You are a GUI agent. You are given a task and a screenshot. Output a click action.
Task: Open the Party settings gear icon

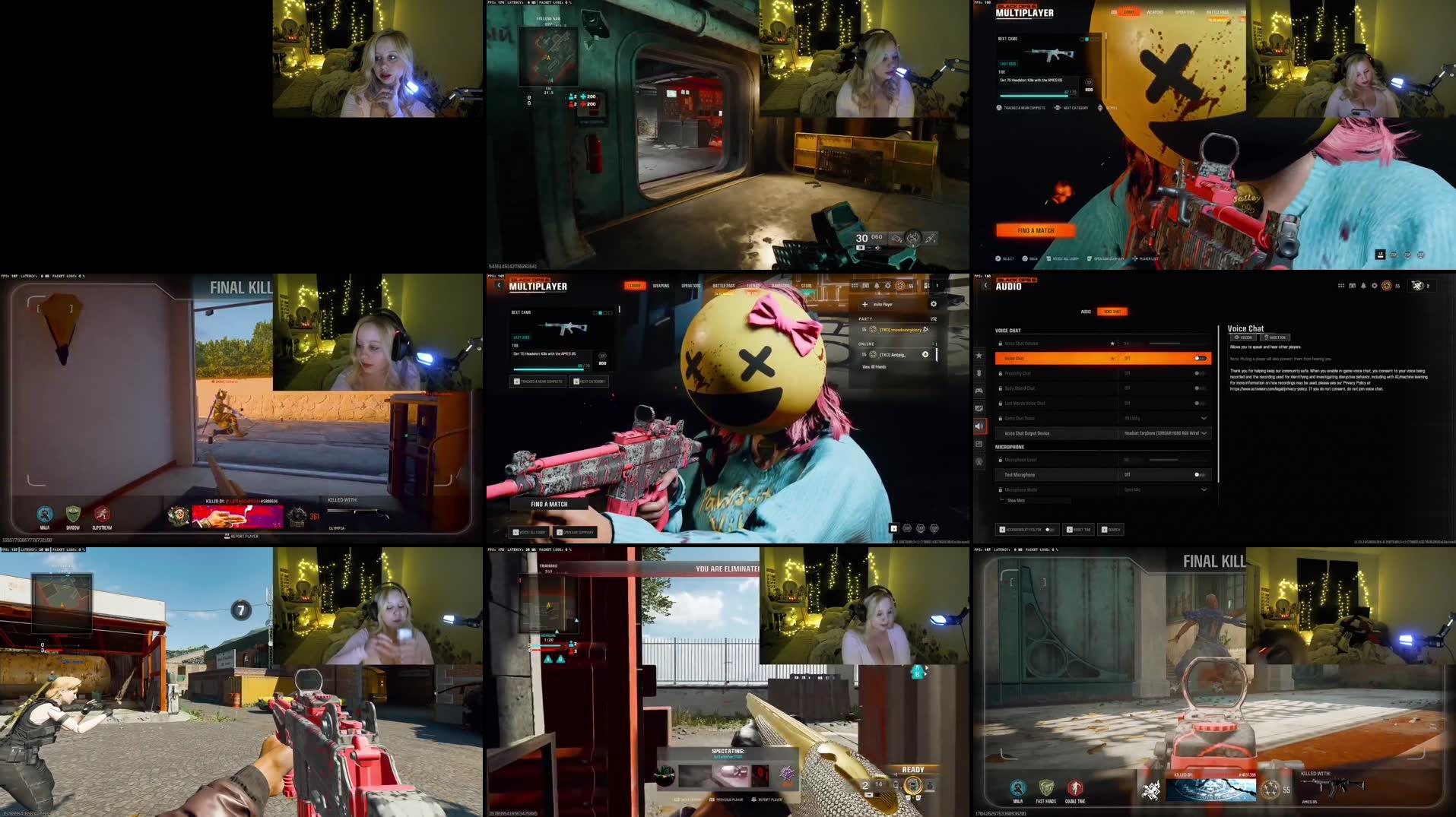934,304
